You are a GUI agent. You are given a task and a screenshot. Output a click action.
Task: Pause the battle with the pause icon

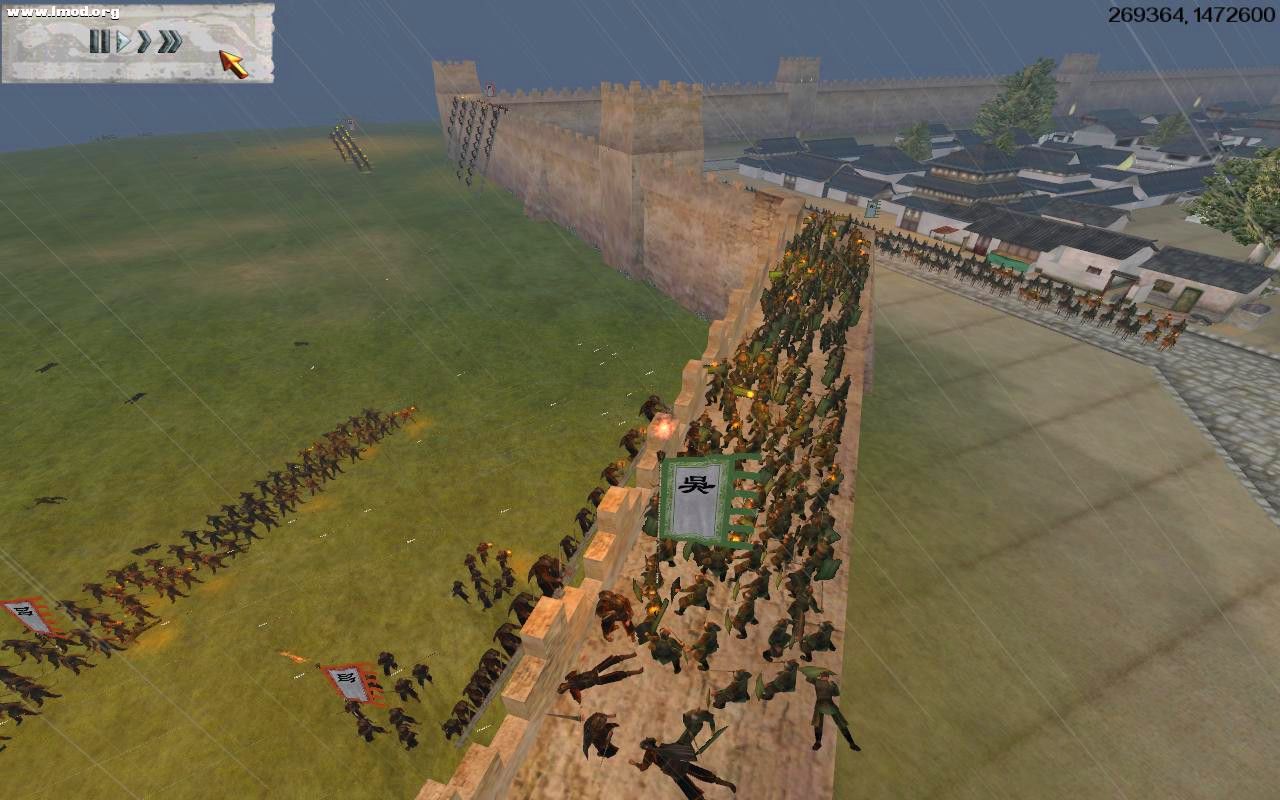pyautogui.click(x=100, y=42)
